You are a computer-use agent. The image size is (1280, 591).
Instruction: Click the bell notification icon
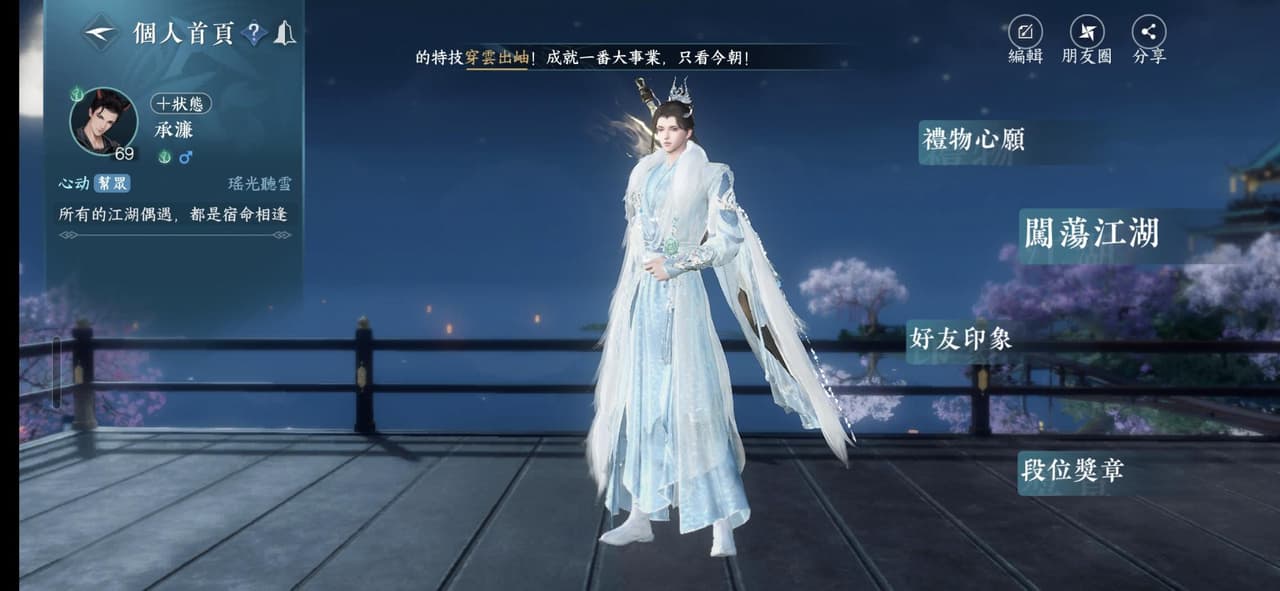click(284, 33)
